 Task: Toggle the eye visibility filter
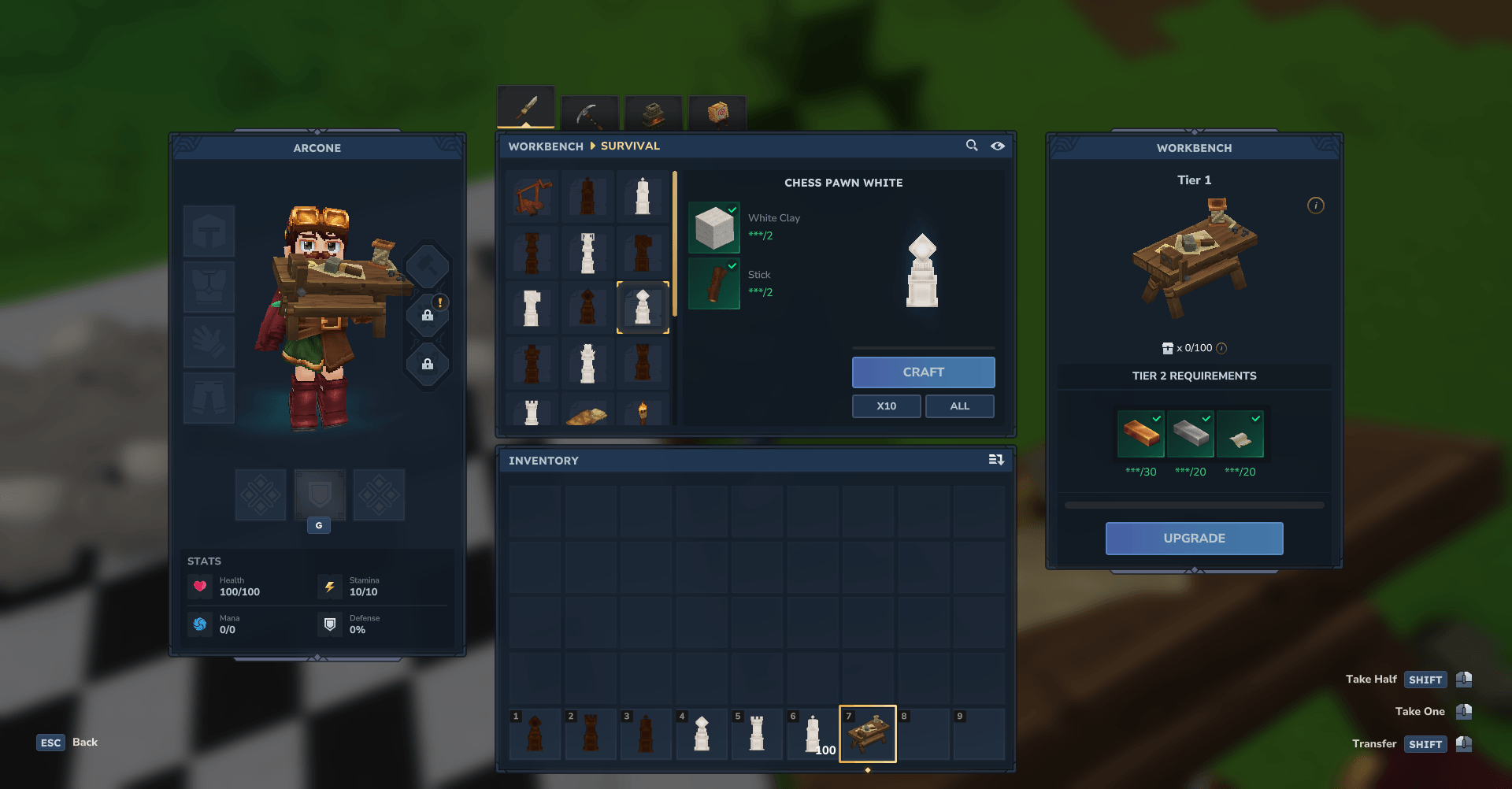[998, 146]
